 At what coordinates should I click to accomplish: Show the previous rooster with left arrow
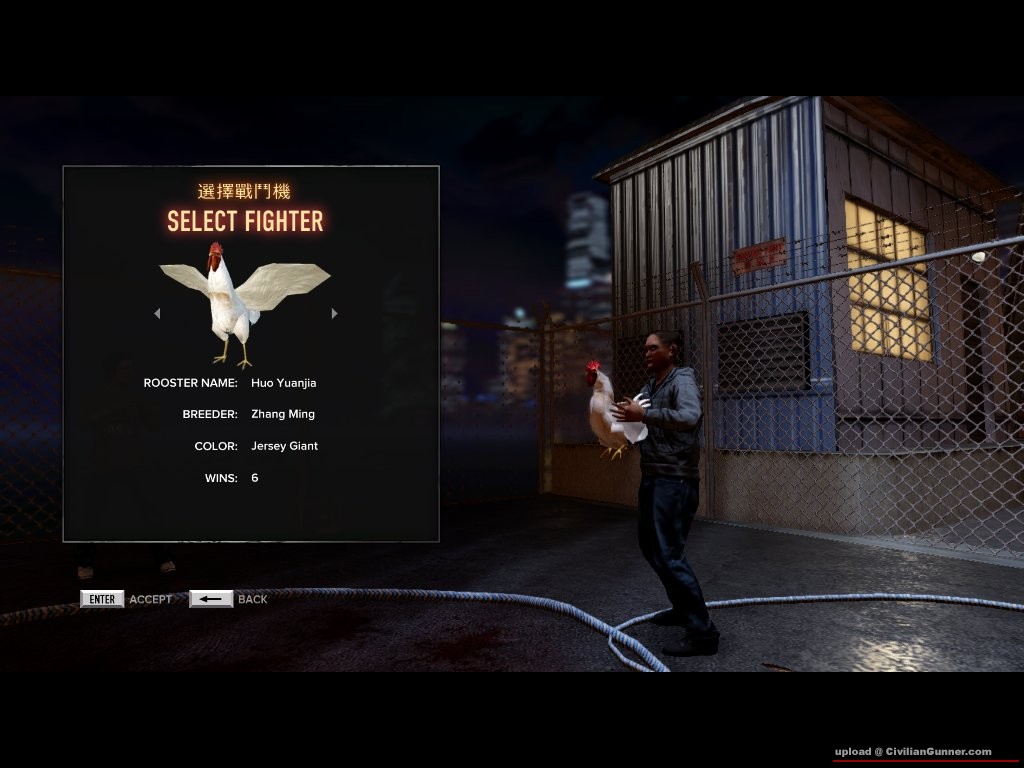click(157, 313)
